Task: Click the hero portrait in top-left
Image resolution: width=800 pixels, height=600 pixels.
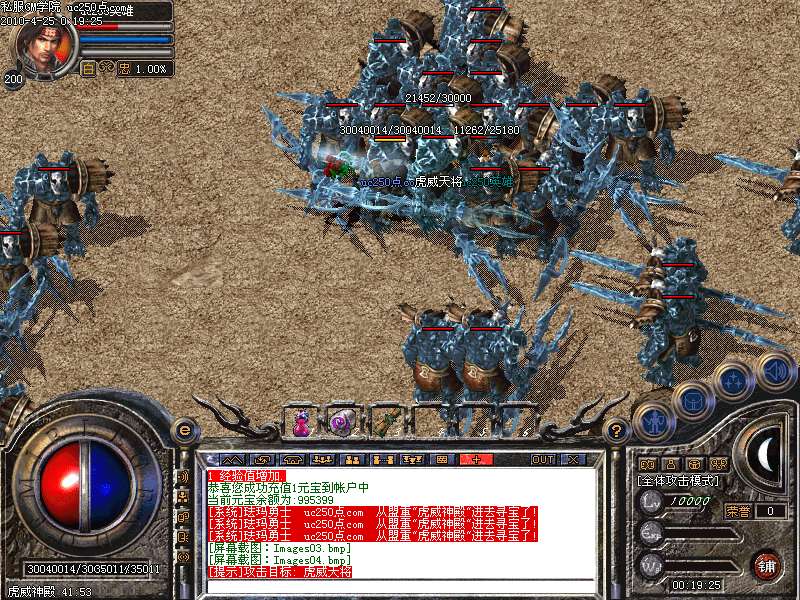Action: (x=42, y=48)
